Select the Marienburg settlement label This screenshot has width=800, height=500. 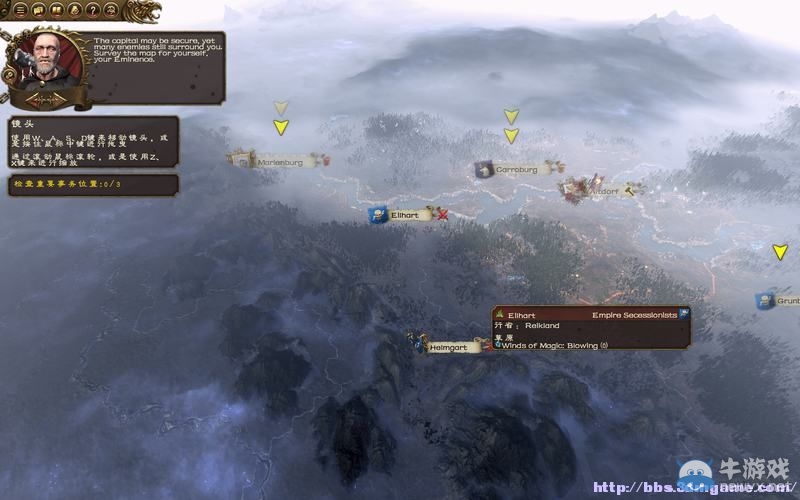(x=278, y=160)
